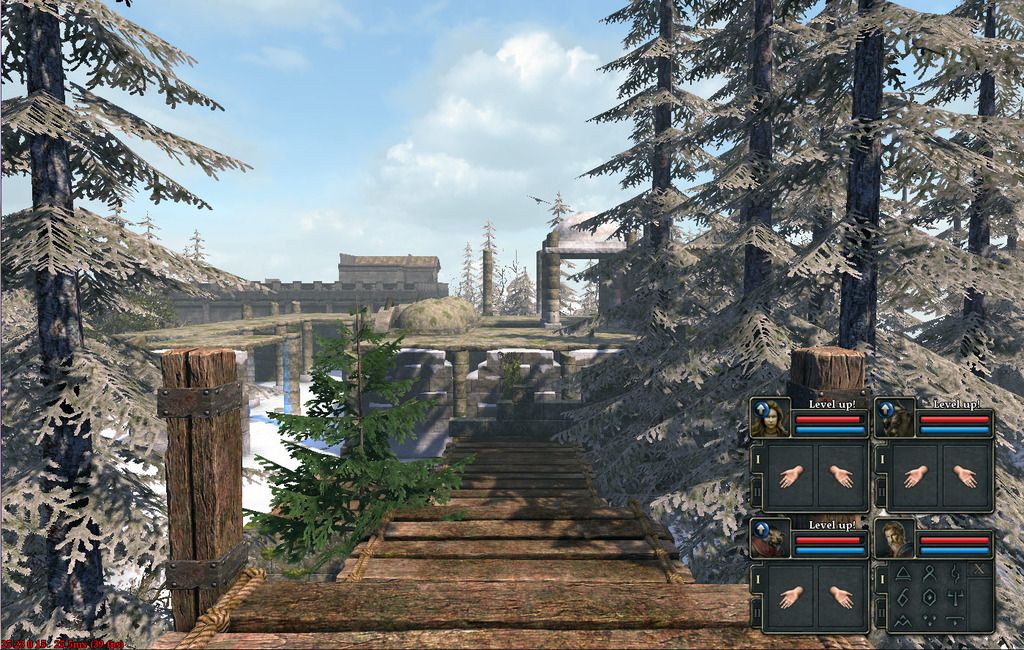Pick the three-dot rune

point(929,621)
